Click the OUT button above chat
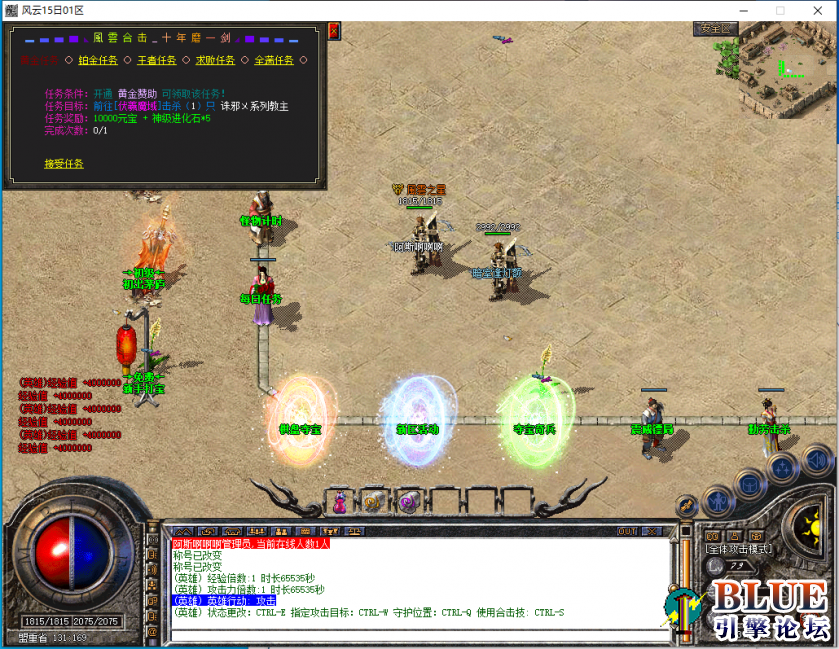Viewport: 839px width, 649px height. 628,531
